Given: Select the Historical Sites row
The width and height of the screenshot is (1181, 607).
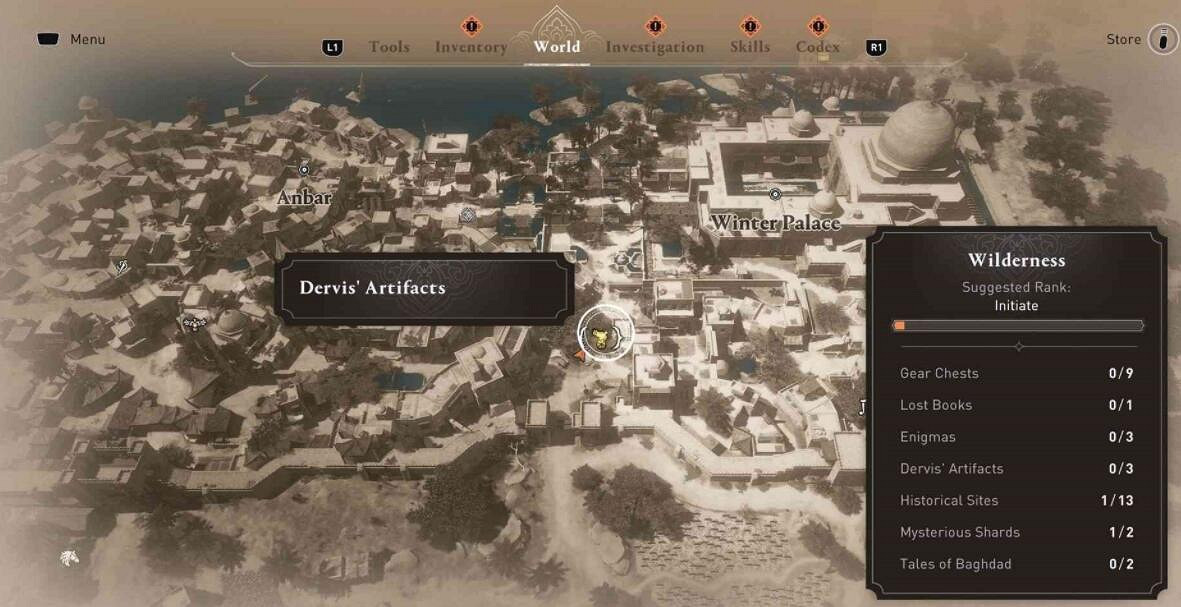Looking at the screenshot, I should [1017, 500].
